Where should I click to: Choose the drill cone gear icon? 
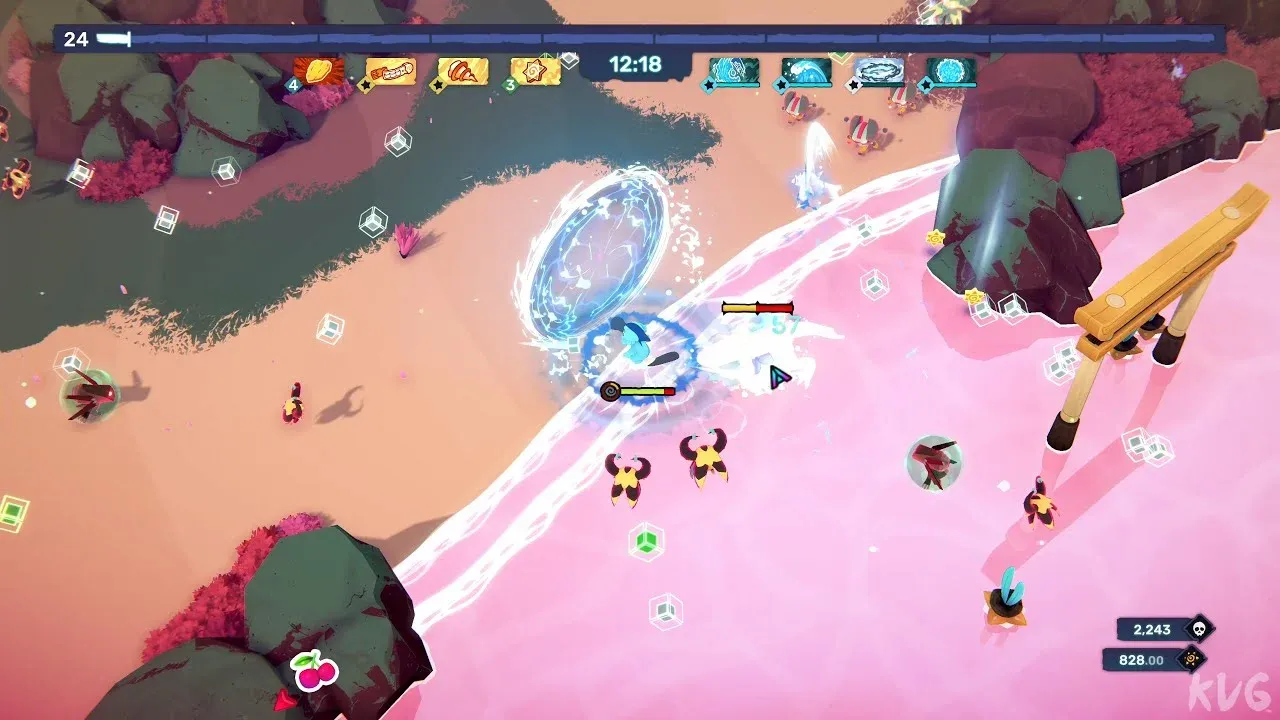pyautogui.click(x=464, y=71)
